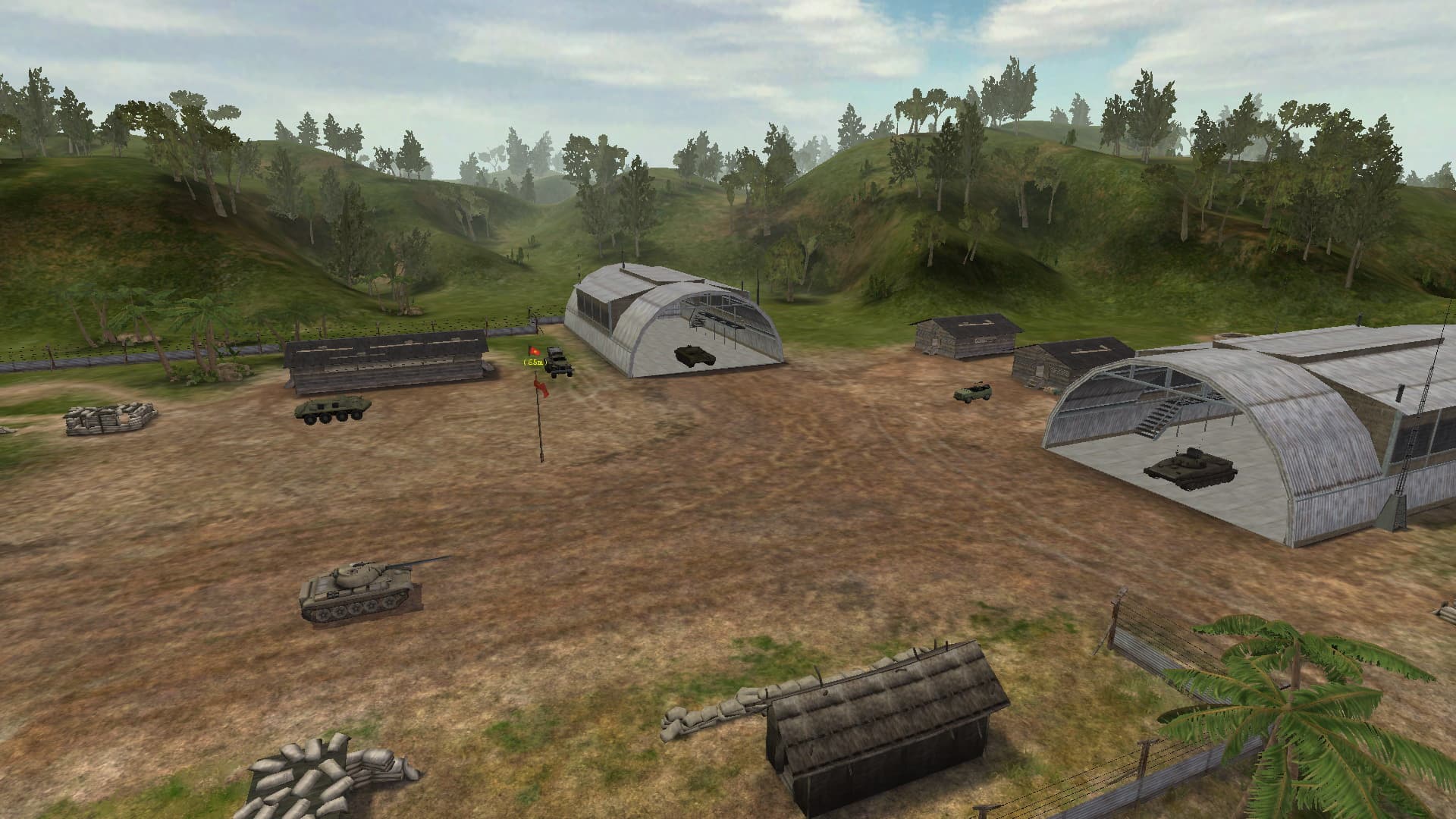Click the red control point flag marker

click(533, 352)
